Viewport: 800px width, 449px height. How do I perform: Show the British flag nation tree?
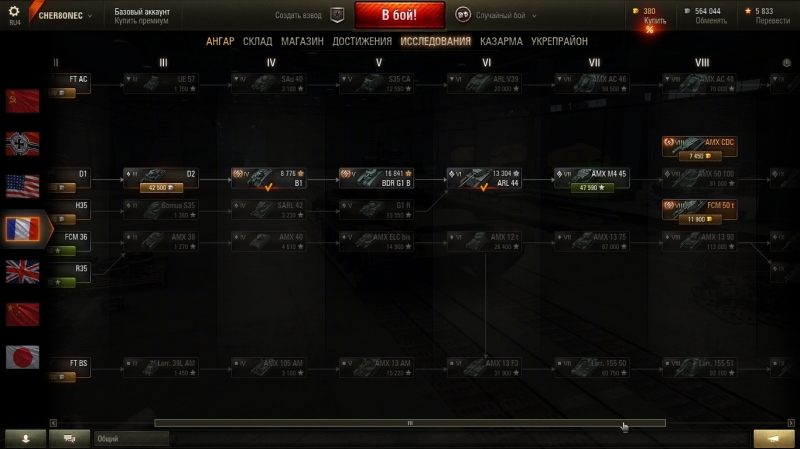click(x=22, y=271)
